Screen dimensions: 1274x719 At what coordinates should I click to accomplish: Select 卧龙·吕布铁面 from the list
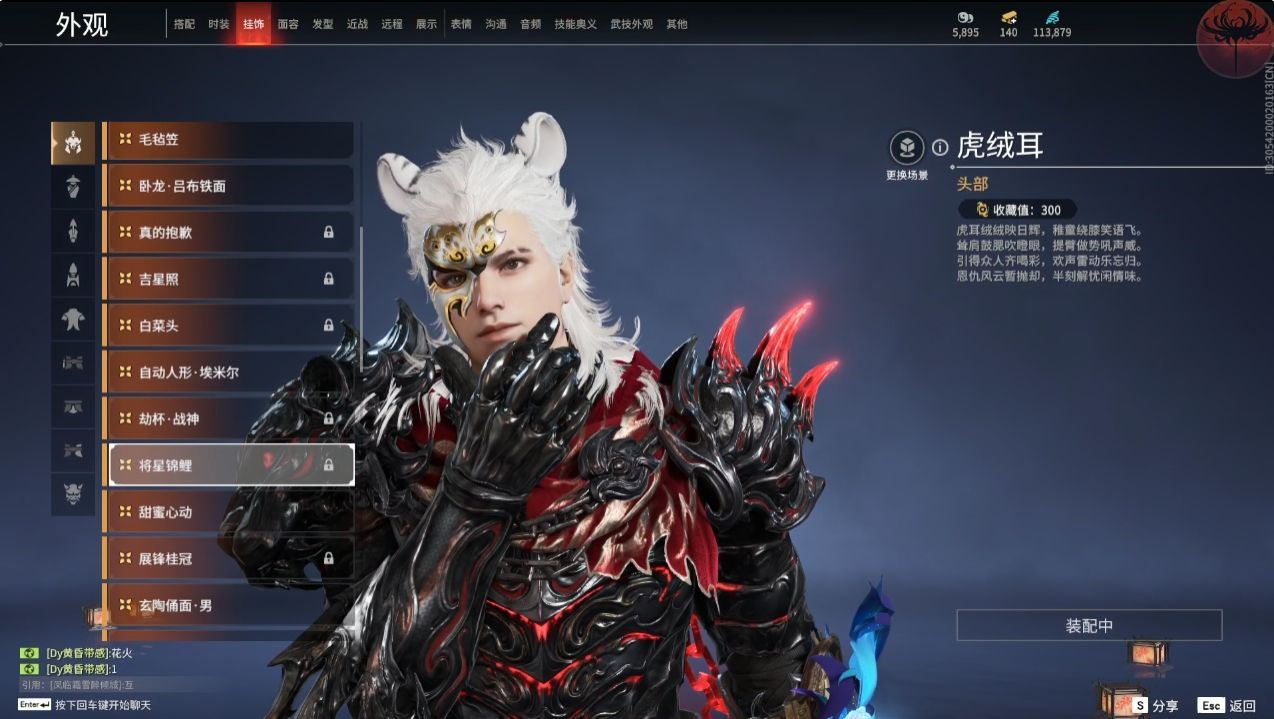pos(228,186)
